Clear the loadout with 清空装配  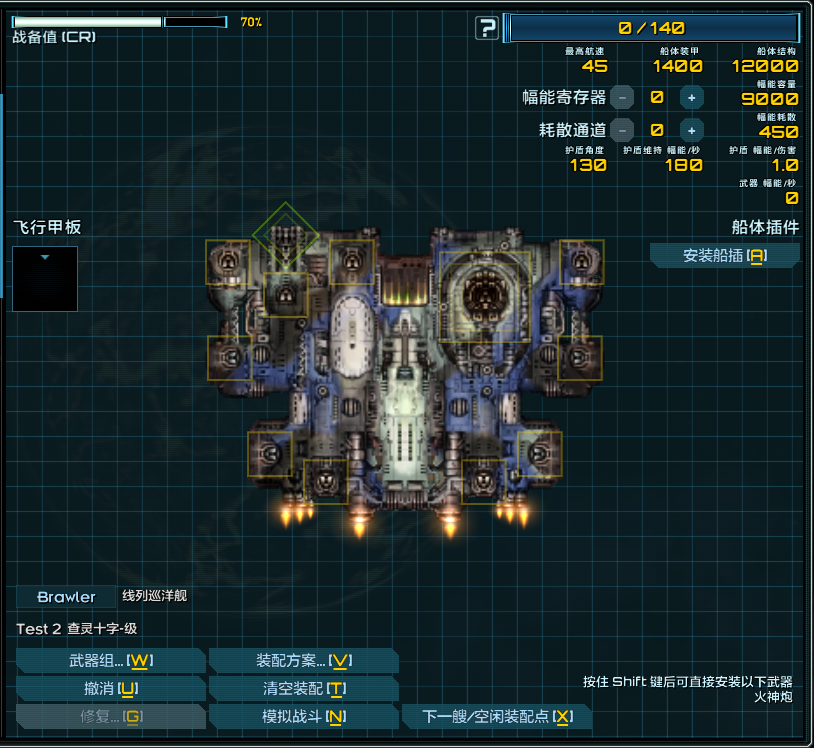click(303, 689)
